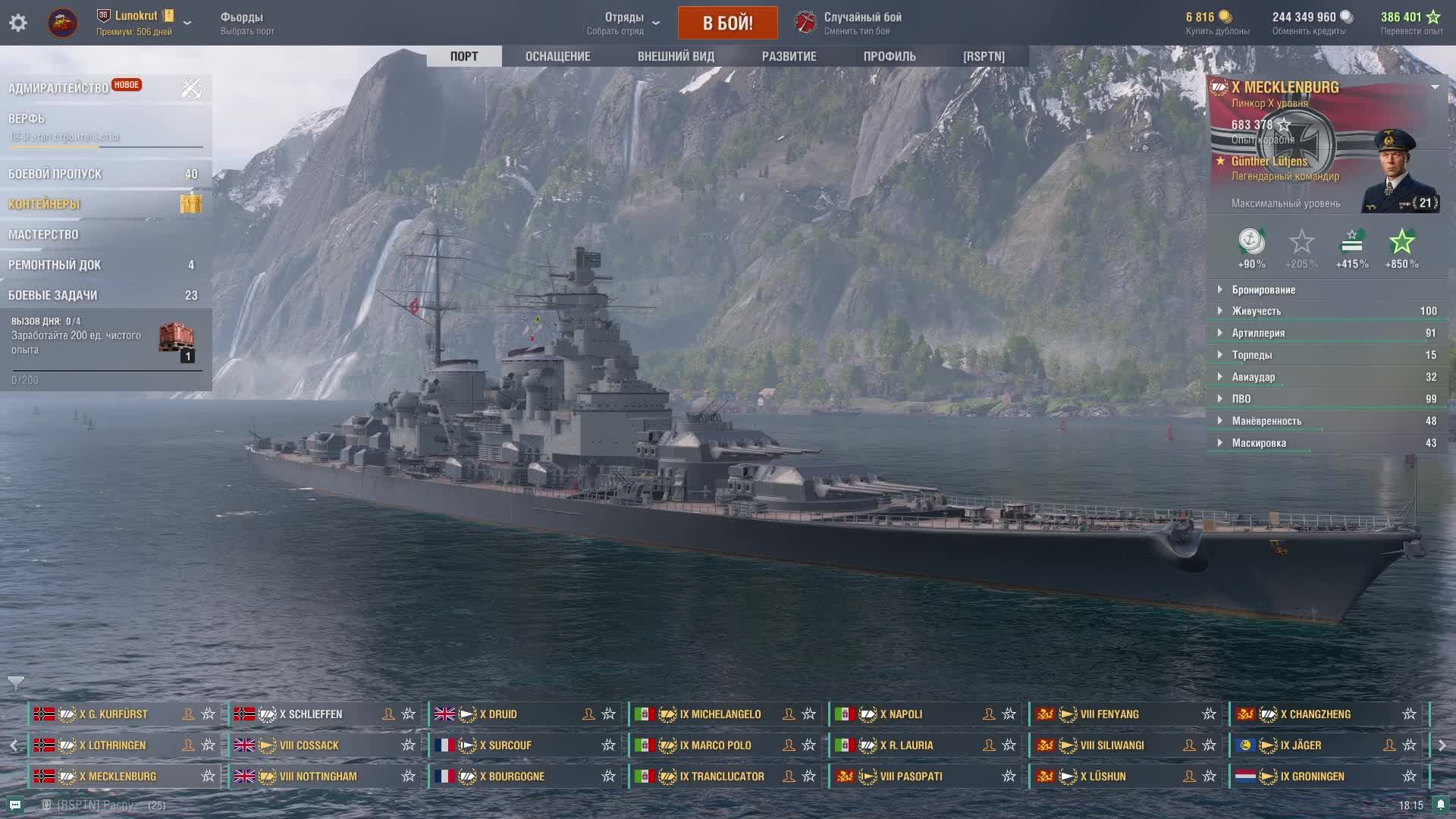This screenshot has height=819, width=1456.
Task: Show the ПРОФИЛЬ tab
Action: click(890, 56)
